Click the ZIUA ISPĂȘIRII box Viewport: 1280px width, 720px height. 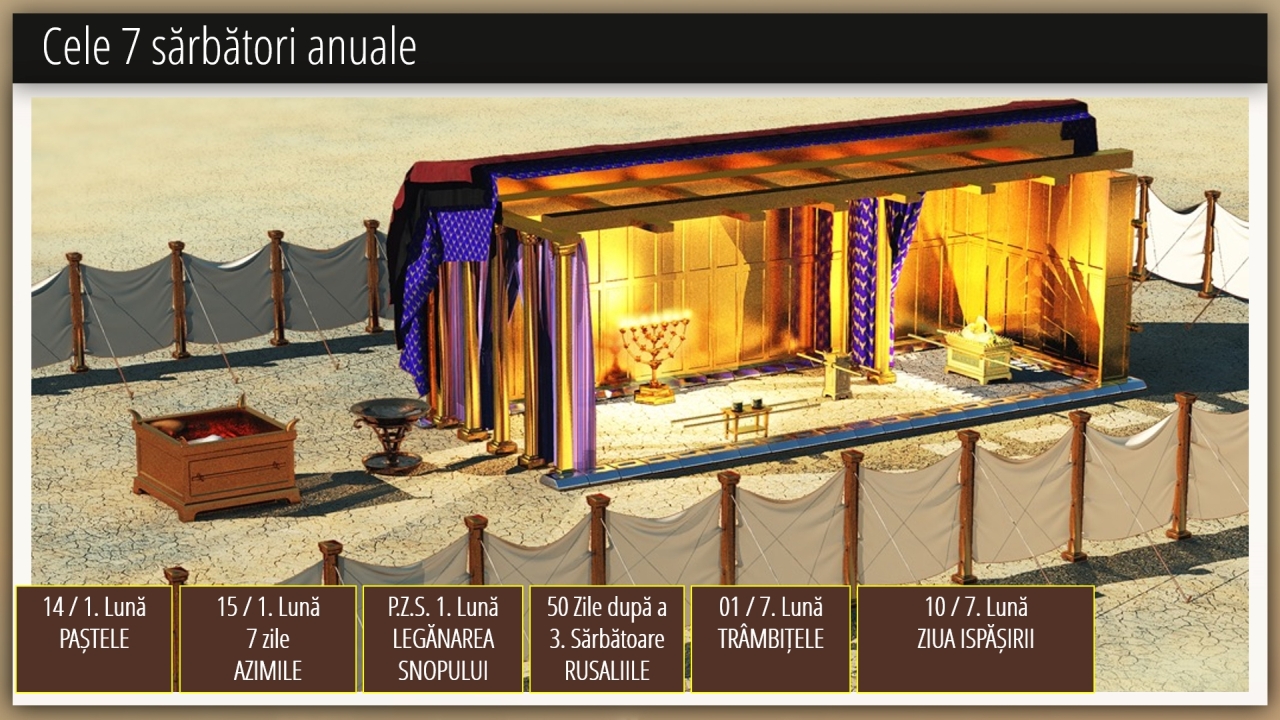pos(975,638)
